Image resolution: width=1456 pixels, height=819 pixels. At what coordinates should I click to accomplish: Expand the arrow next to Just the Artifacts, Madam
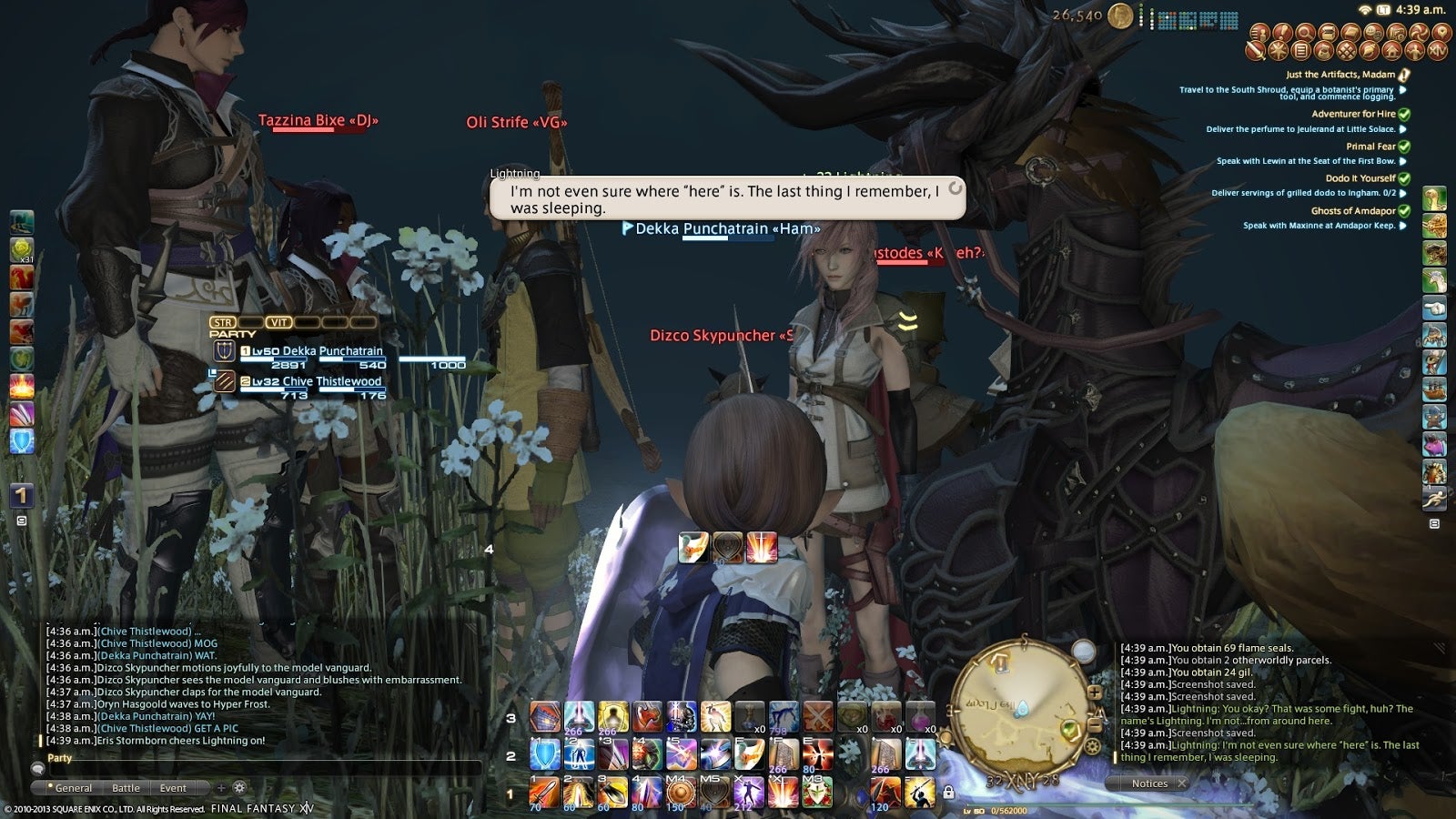(1402, 90)
